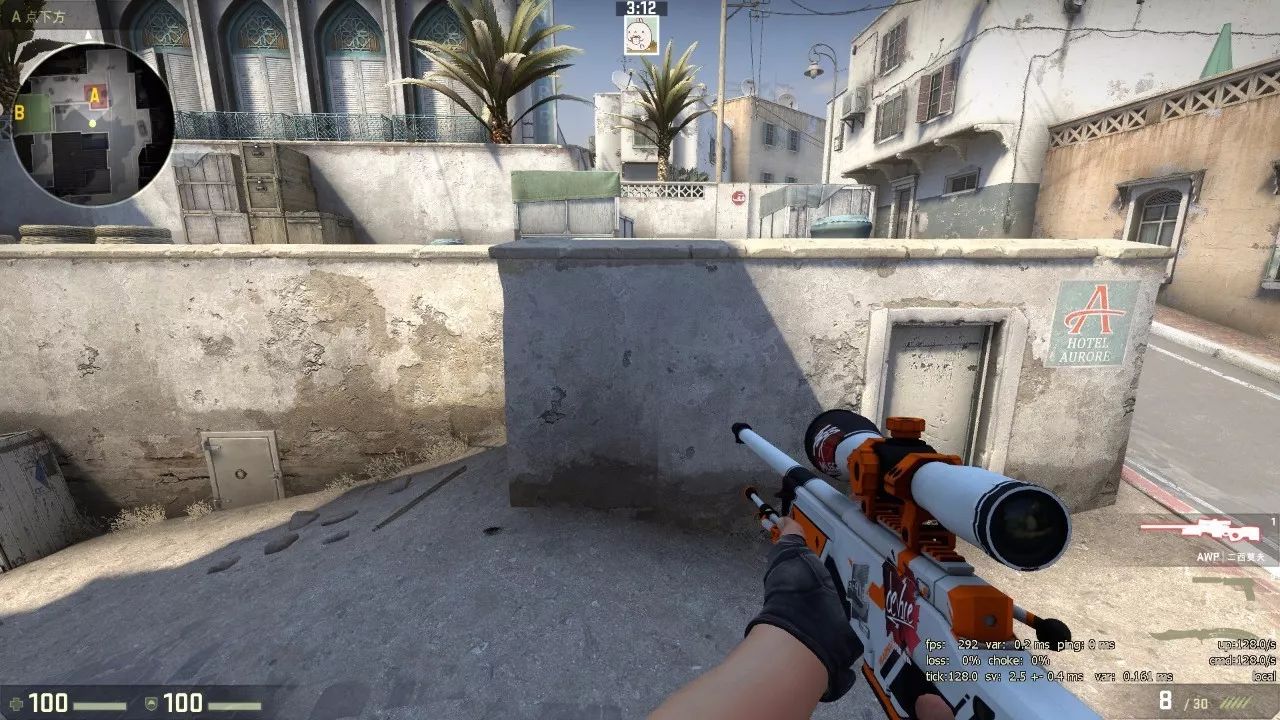The height and width of the screenshot is (720, 1280).
Task: Click the bombsite A marker on the radar
Action: 95,95
